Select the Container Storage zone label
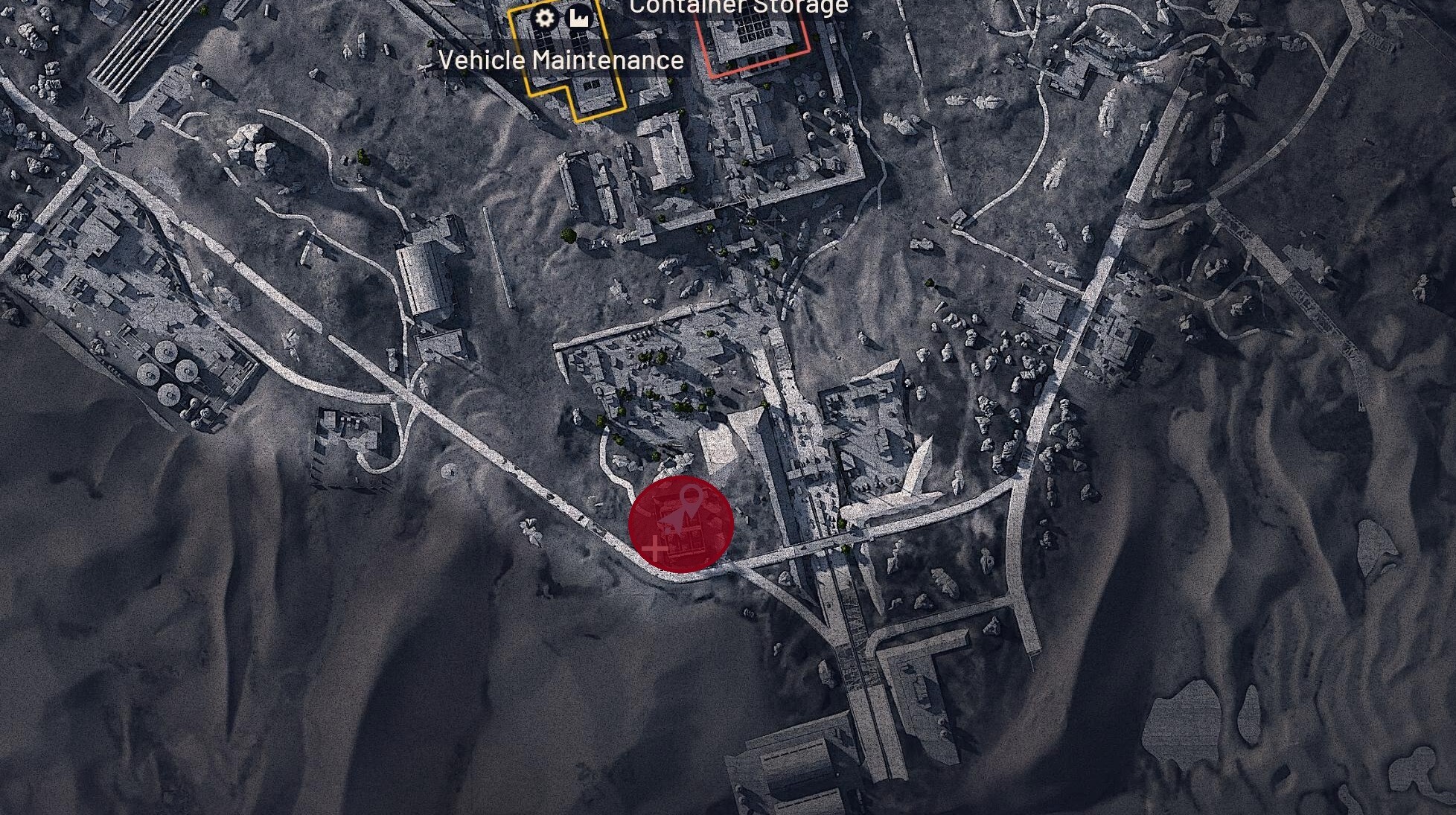 click(736, 6)
